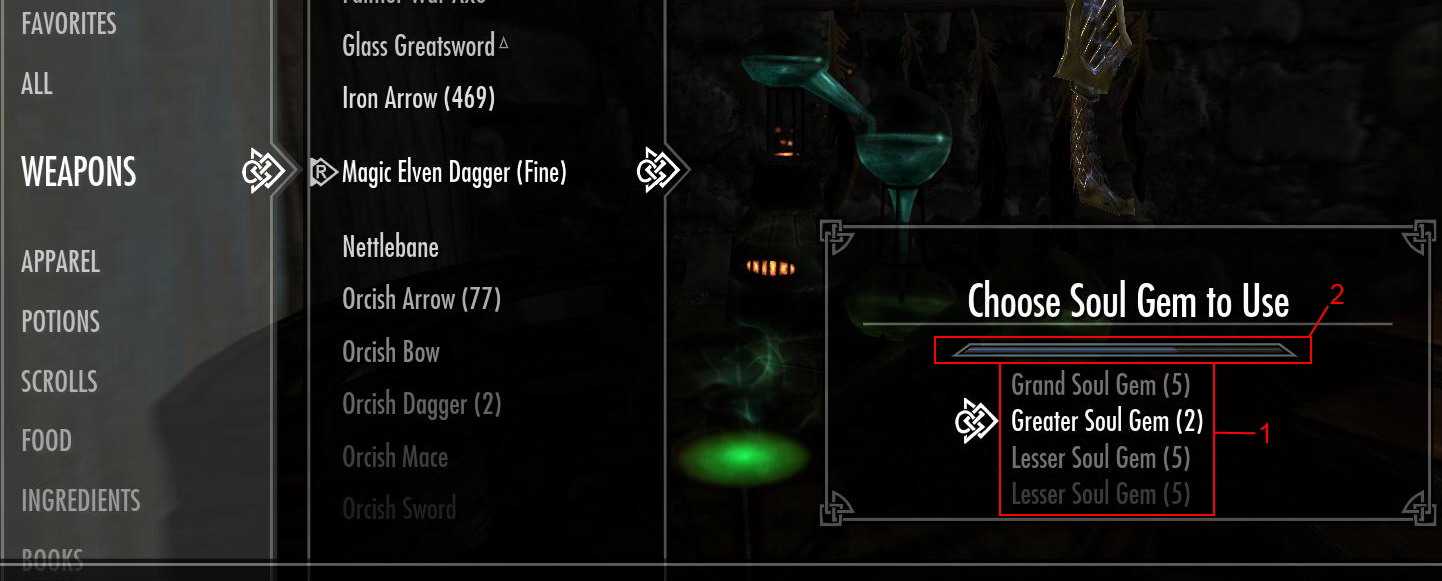Switch to the Apparel category
The image size is (1442, 581).
coord(61,262)
